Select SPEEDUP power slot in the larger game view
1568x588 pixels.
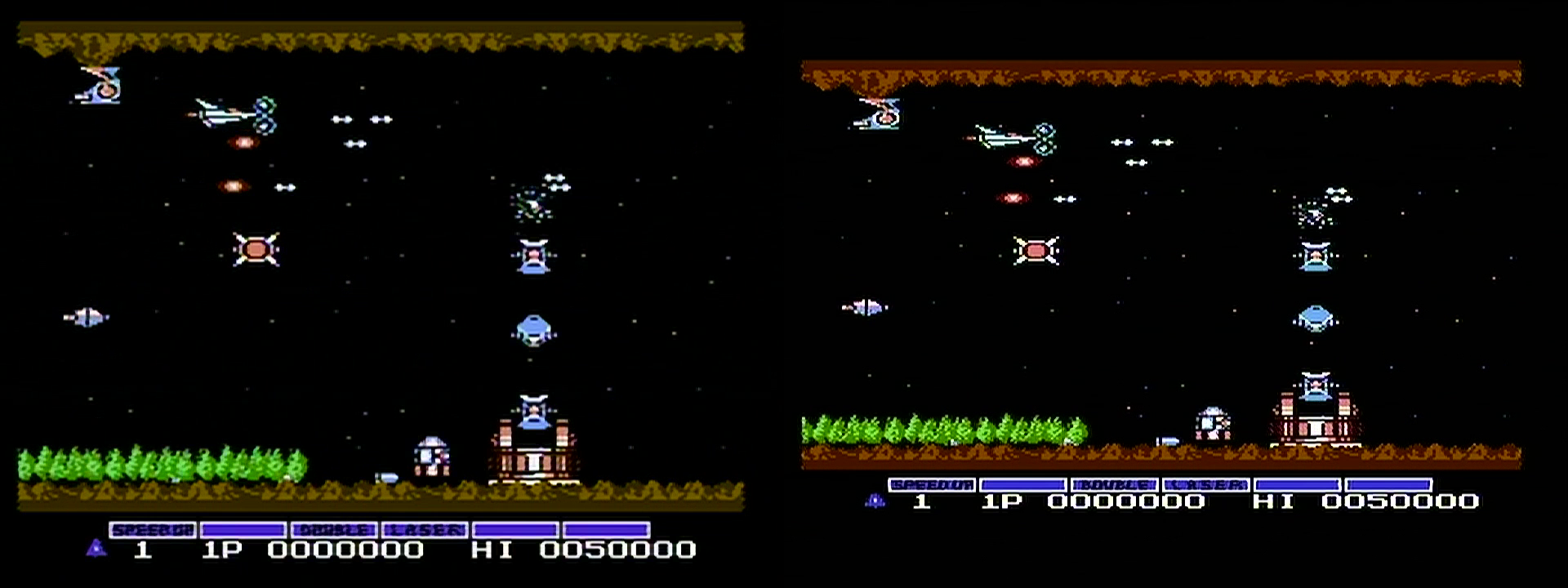[153, 530]
